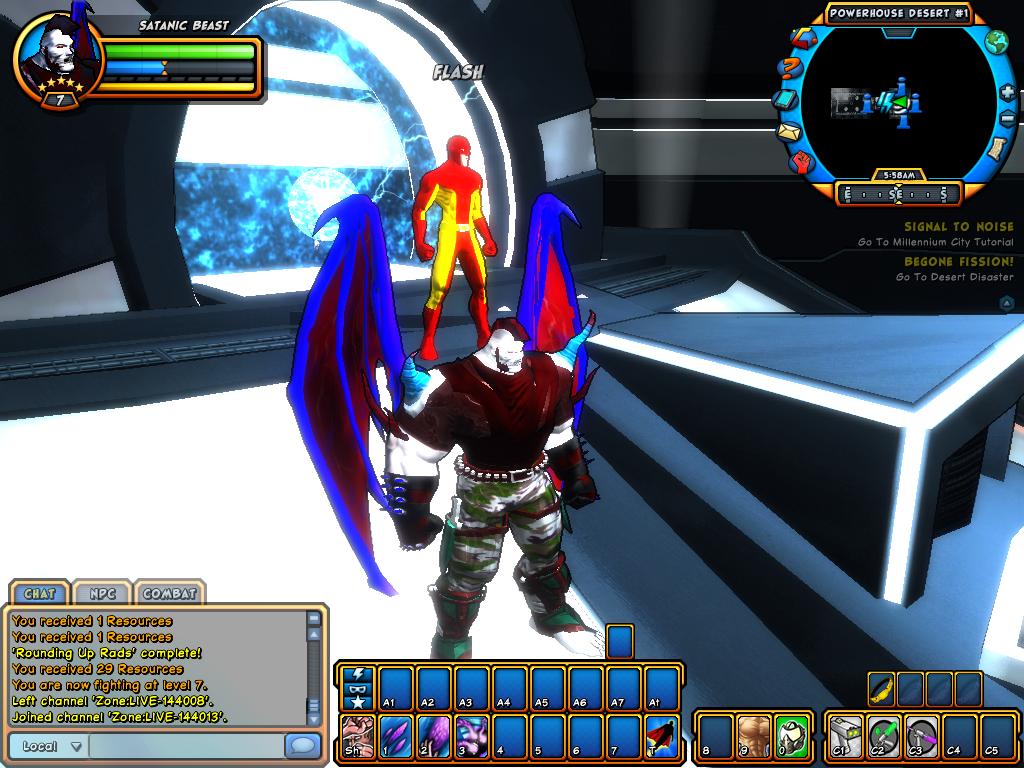Open the Combat log tab
The width and height of the screenshot is (1024, 768).
tap(169, 593)
